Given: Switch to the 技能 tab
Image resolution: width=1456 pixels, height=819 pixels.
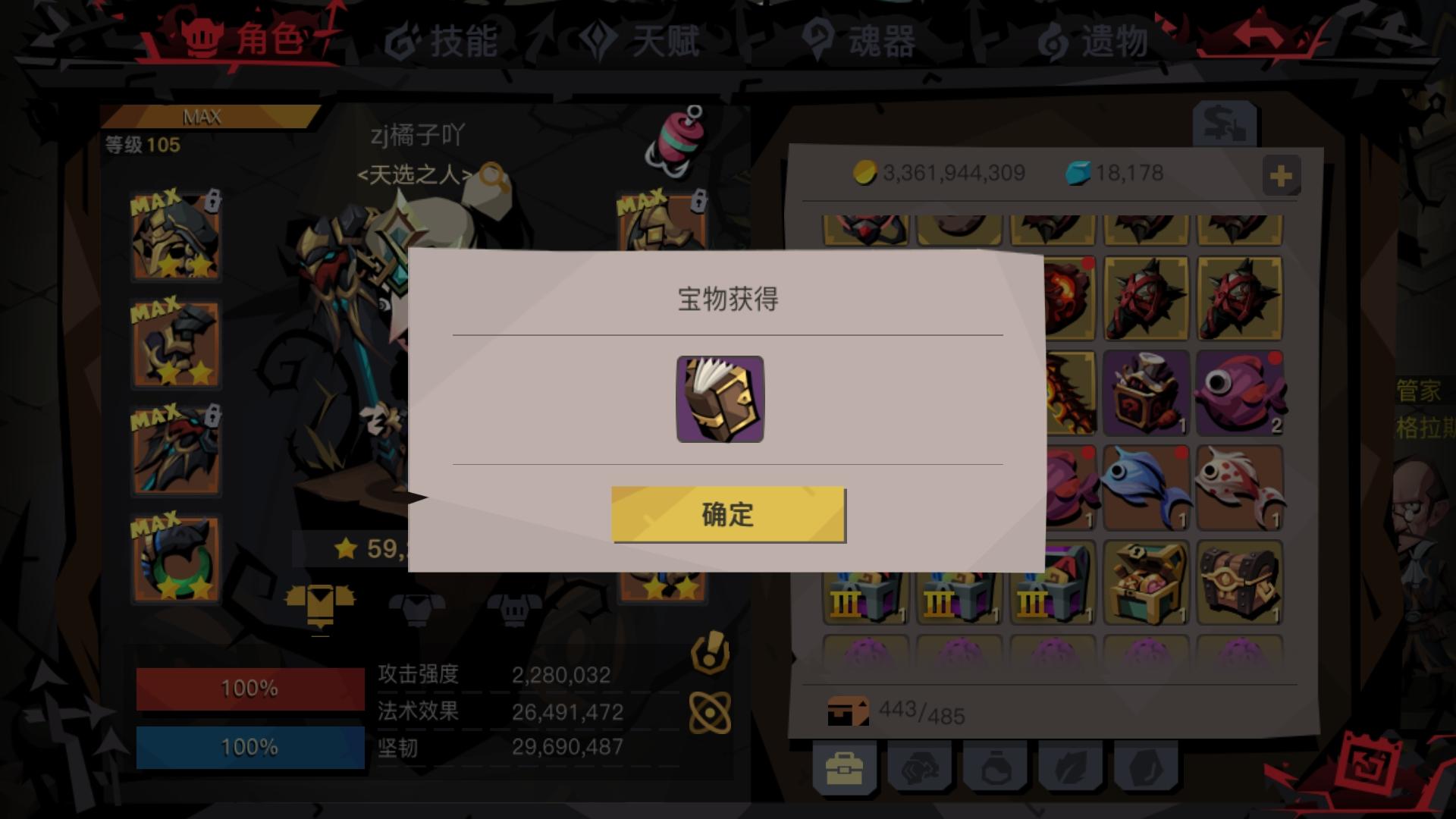Looking at the screenshot, I should coord(440,43).
